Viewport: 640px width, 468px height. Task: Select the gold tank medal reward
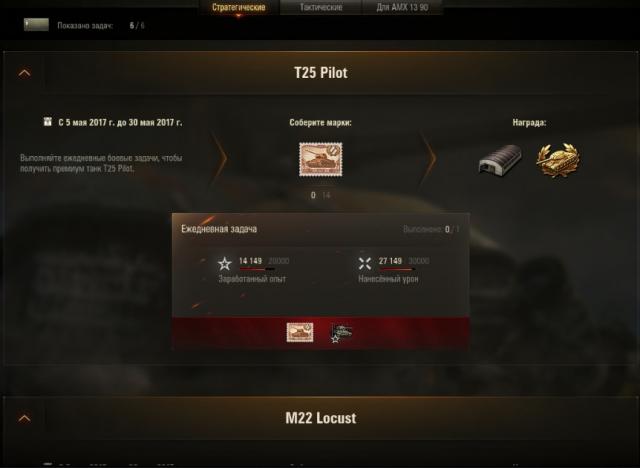point(557,160)
